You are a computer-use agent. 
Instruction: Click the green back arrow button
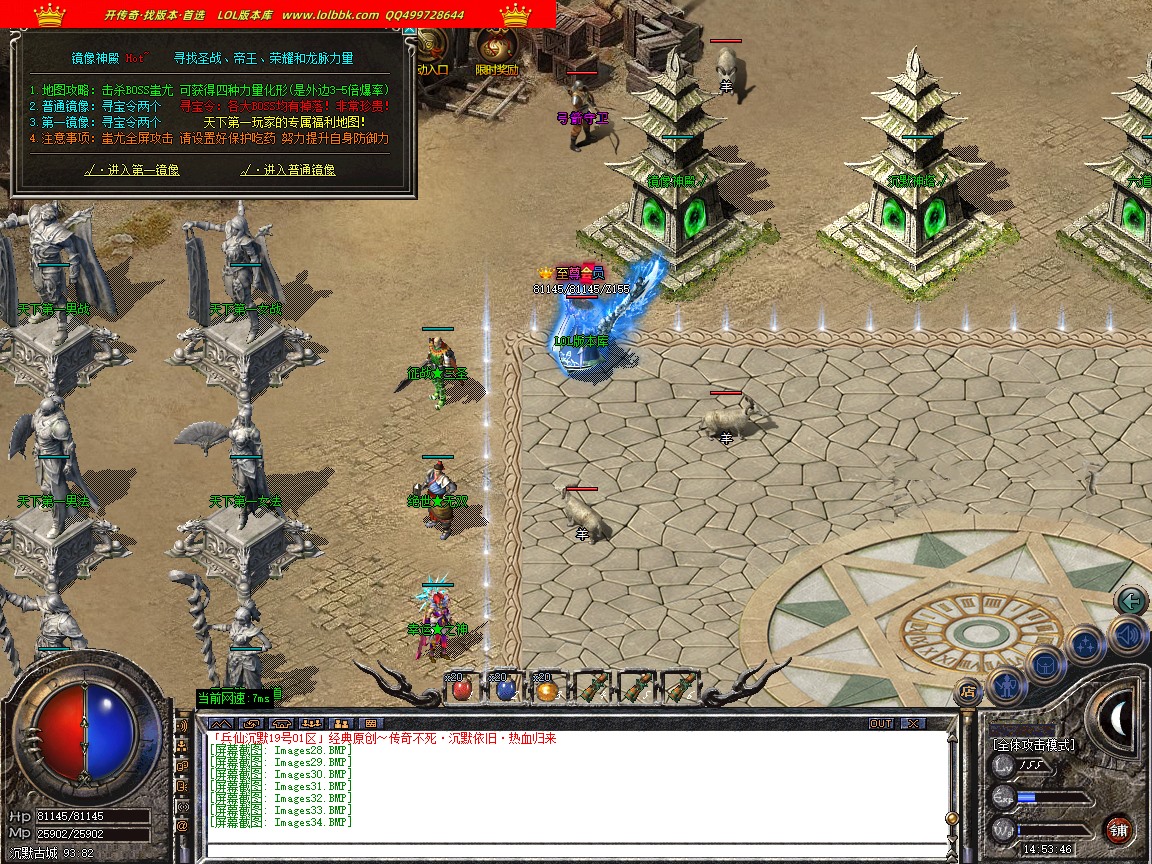pos(1131,601)
